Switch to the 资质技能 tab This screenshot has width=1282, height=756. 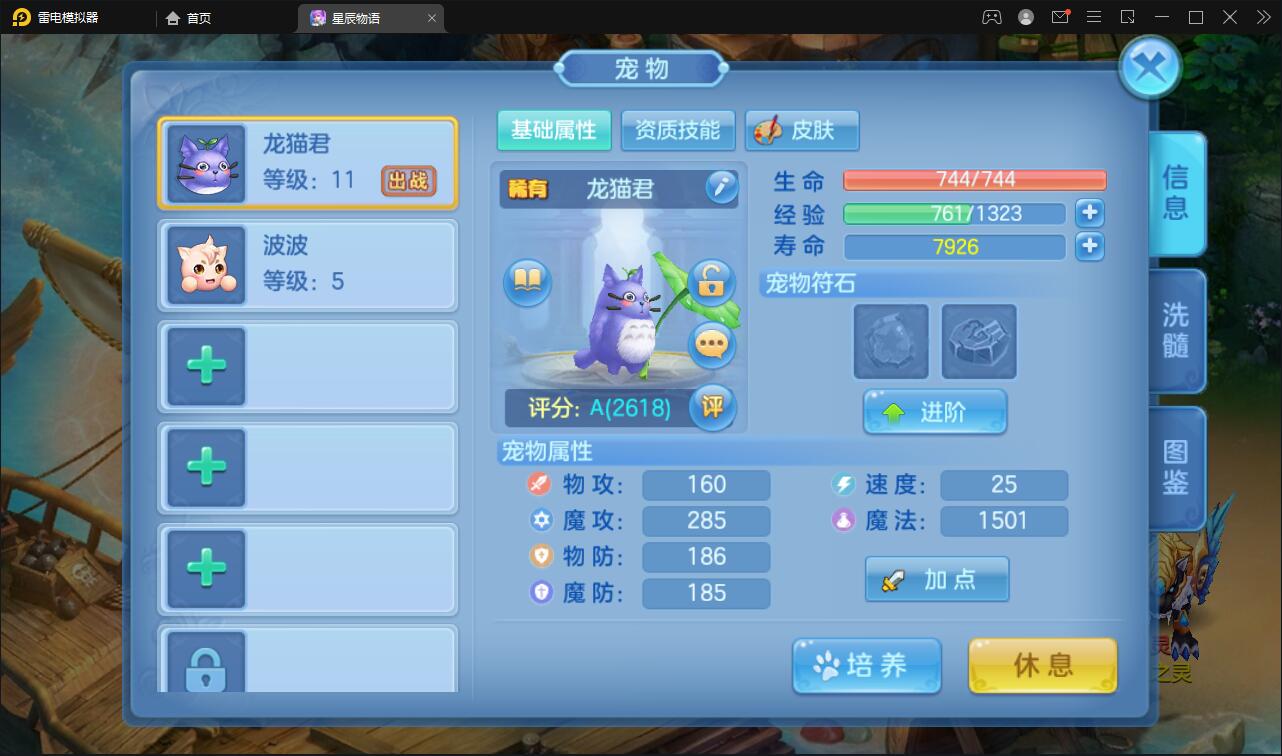pos(678,130)
